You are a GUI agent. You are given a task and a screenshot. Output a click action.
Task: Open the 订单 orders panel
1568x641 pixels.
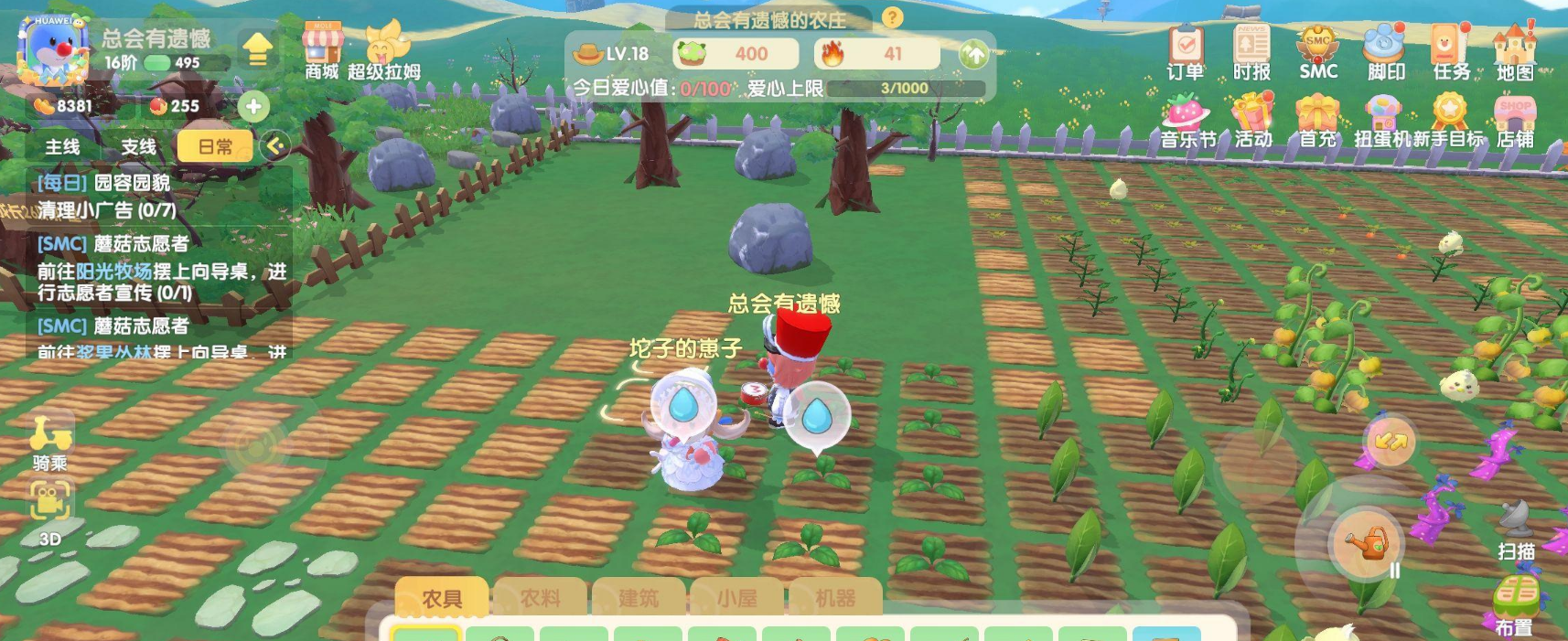(1186, 51)
